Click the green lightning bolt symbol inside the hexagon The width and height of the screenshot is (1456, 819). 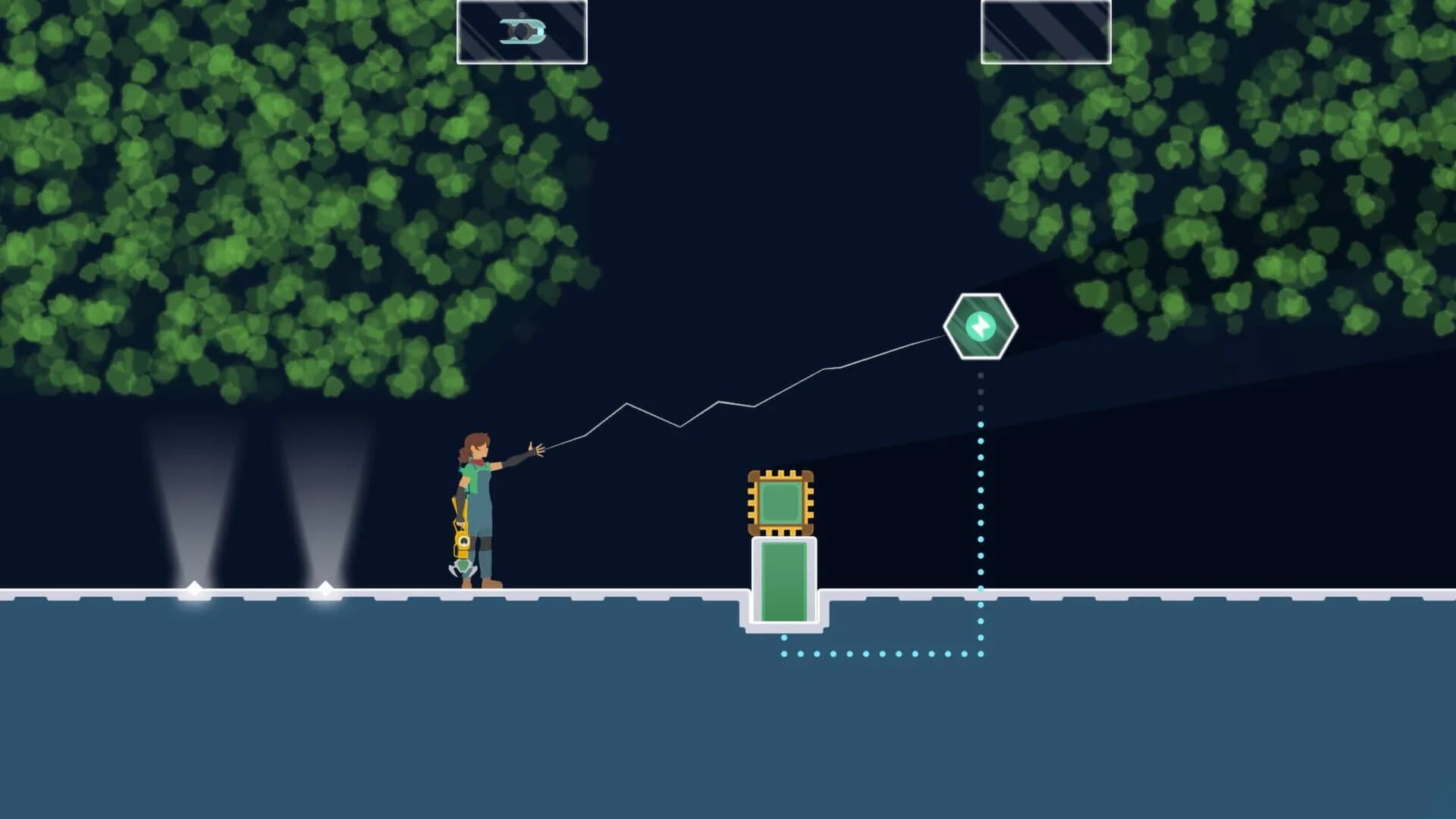(981, 325)
